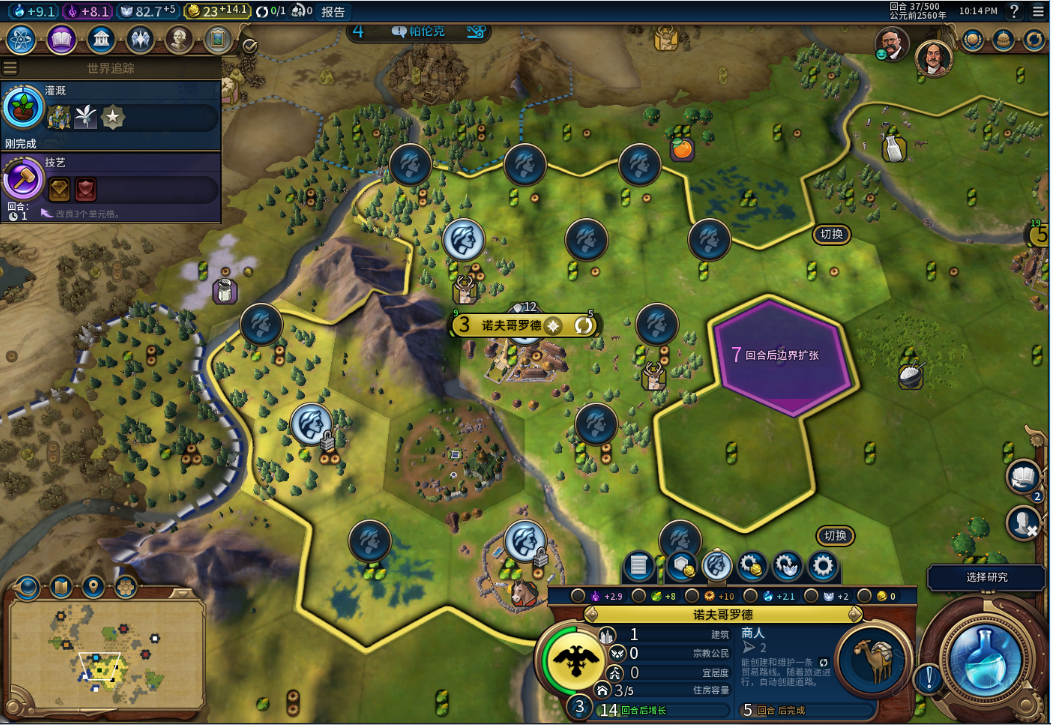Open the map pin button above minimap
This screenshot has width=1051, height=725.
(x=93, y=586)
